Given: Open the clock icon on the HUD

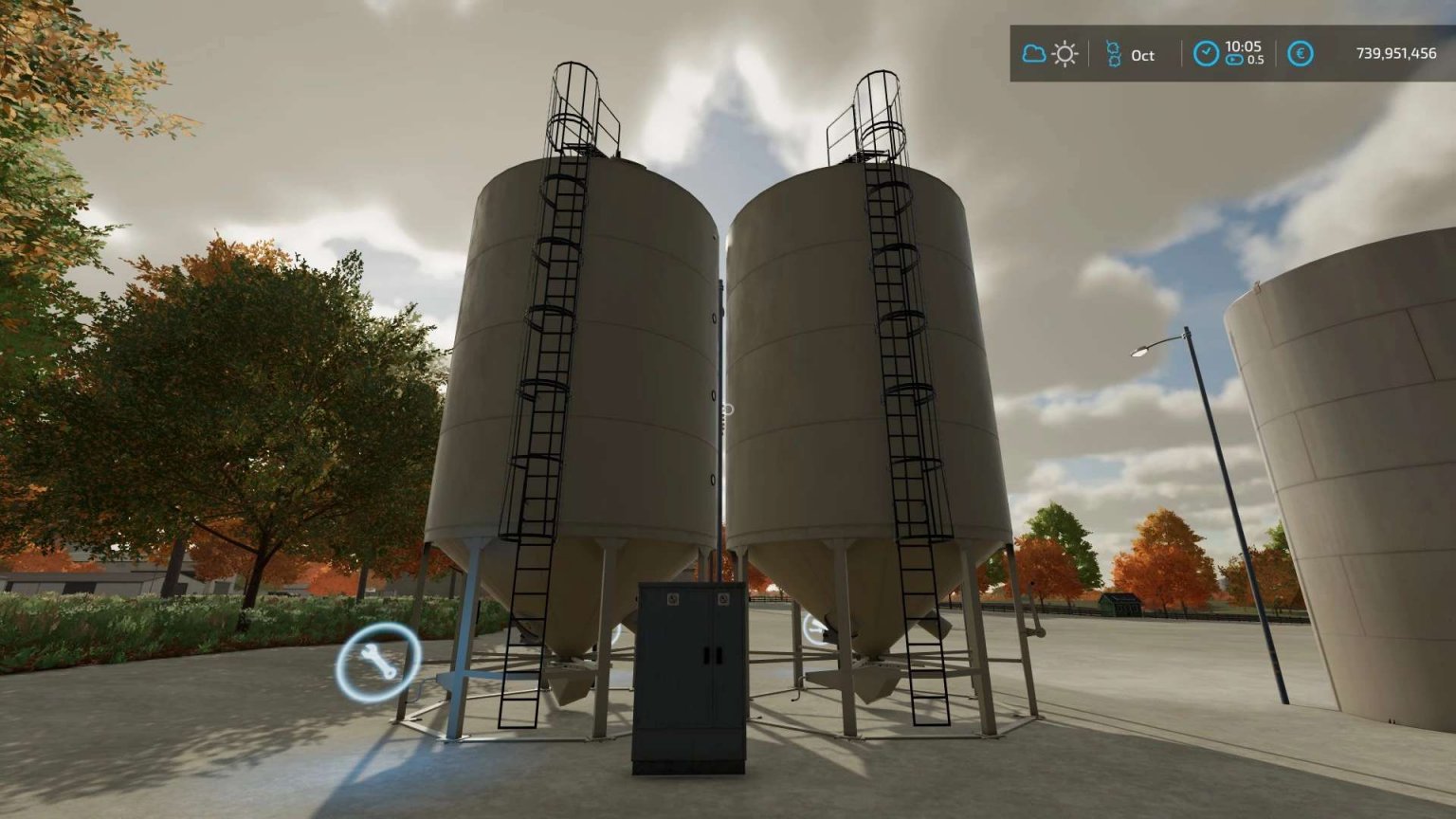Looking at the screenshot, I should 1206,54.
